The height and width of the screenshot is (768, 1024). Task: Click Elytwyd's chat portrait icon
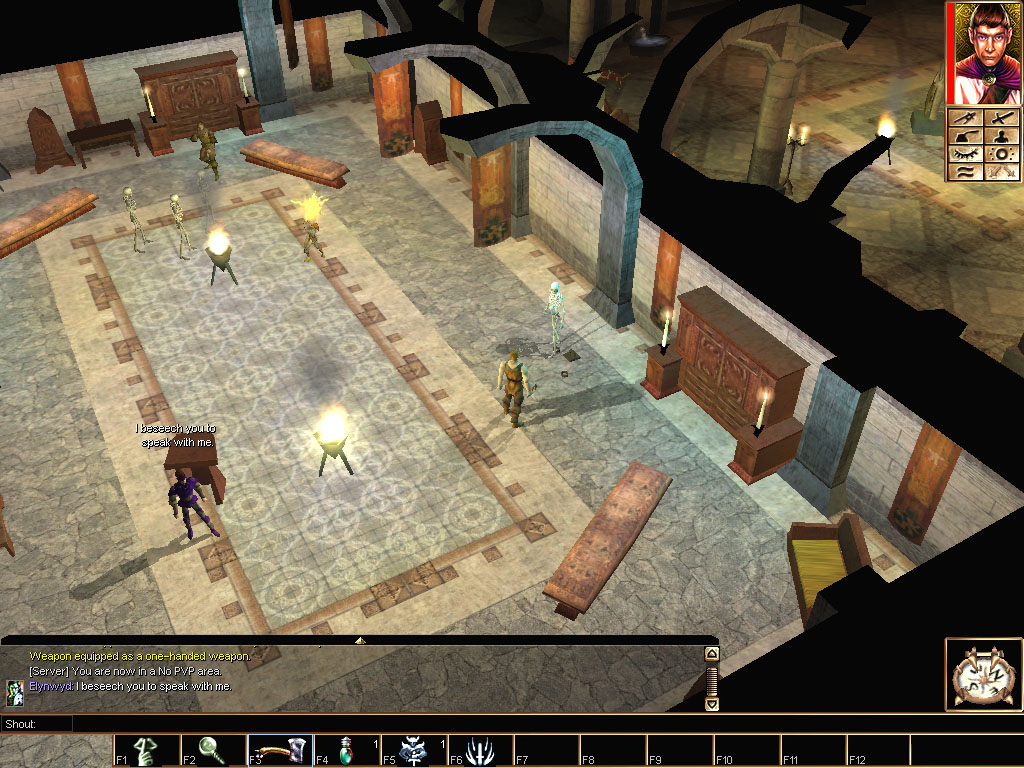tap(15, 688)
